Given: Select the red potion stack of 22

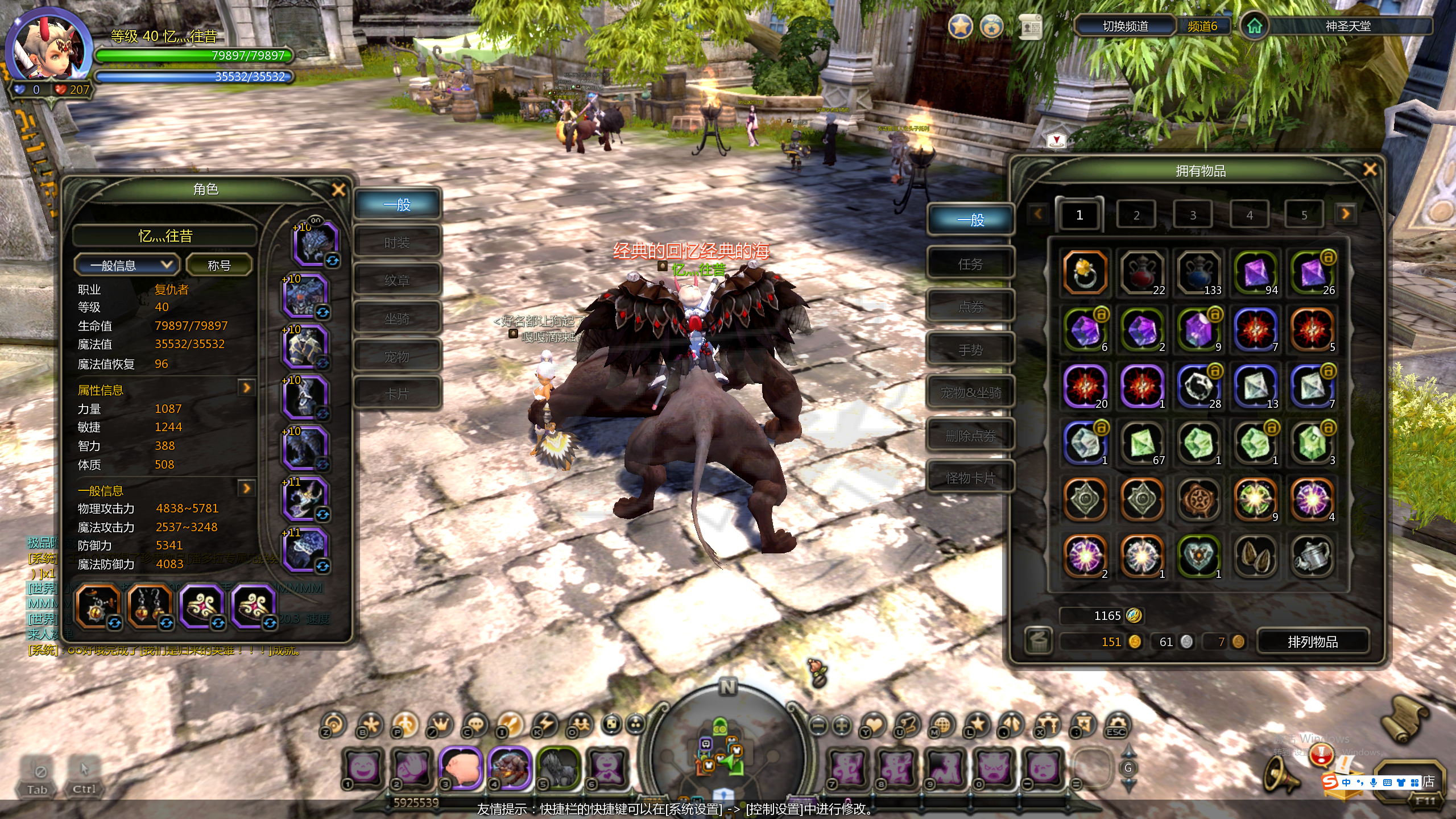Looking at the screenshot, I should click(x=1141, y=272).
